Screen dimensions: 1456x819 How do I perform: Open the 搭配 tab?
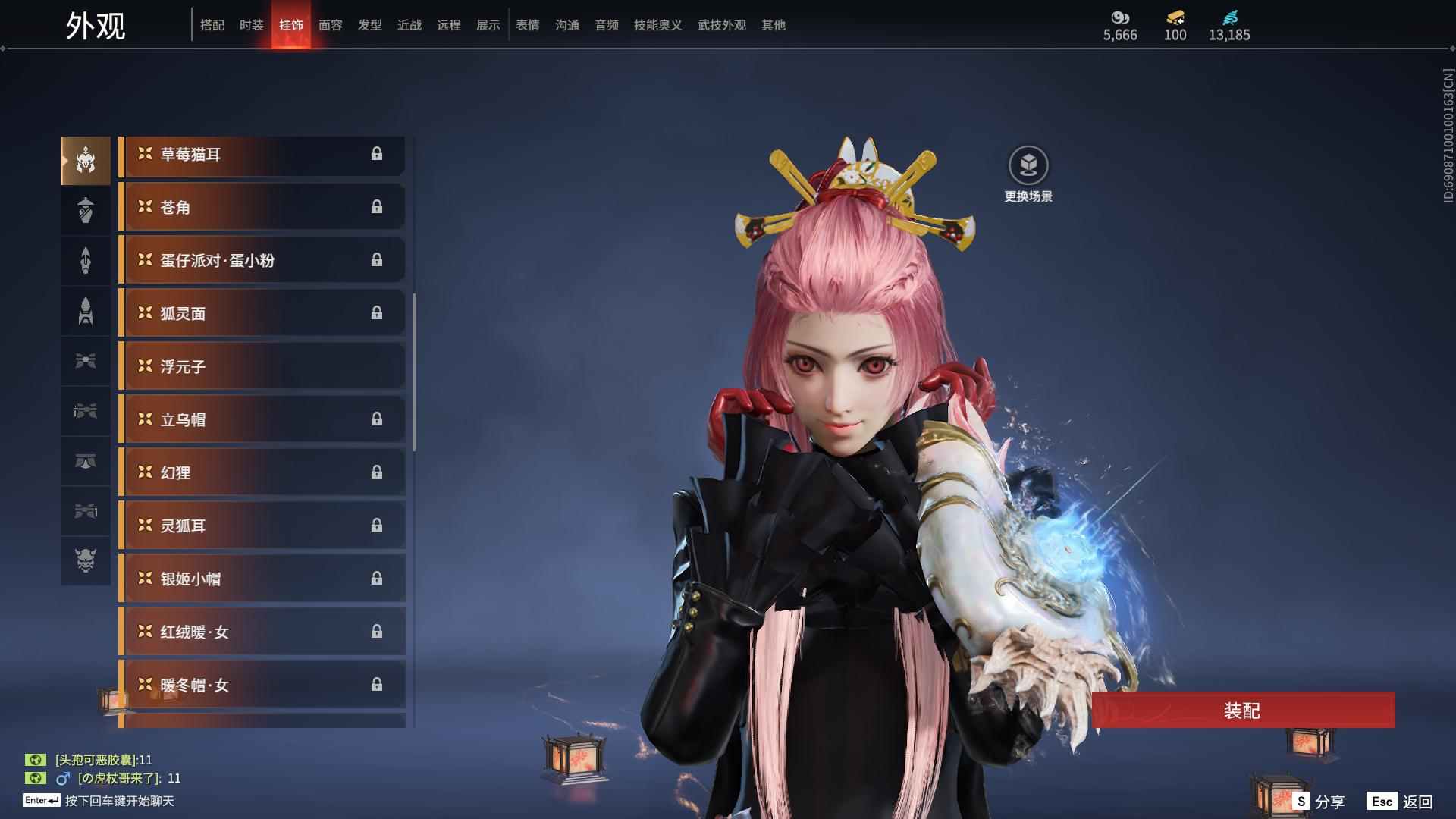point(212,25)
